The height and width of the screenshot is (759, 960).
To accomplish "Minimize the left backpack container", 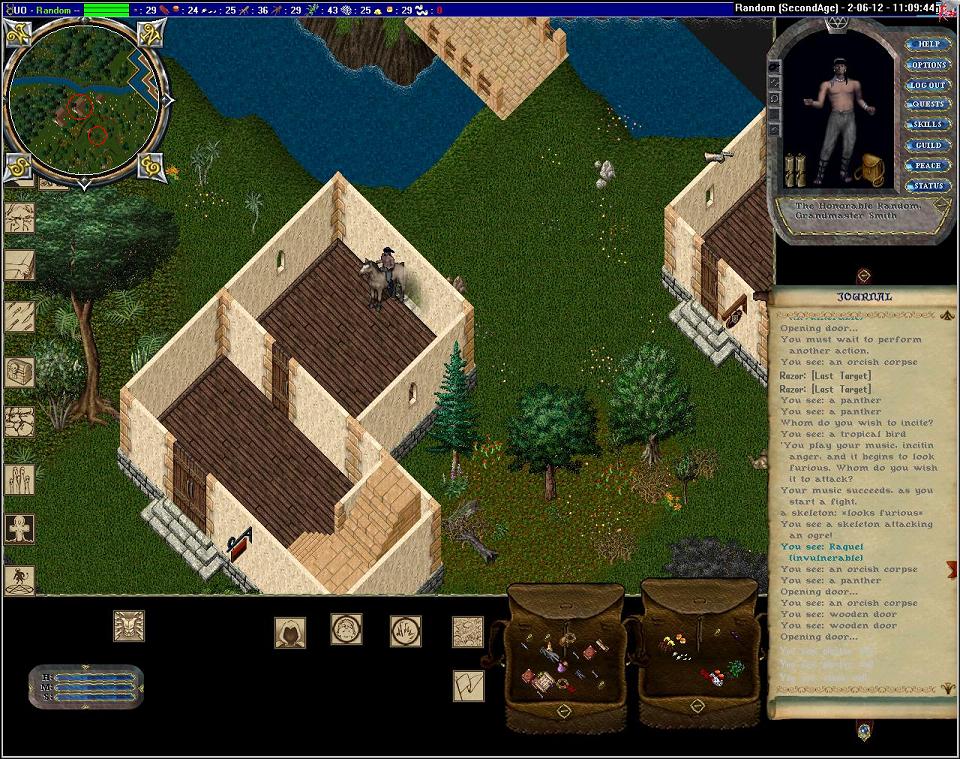I will [564, 711].
